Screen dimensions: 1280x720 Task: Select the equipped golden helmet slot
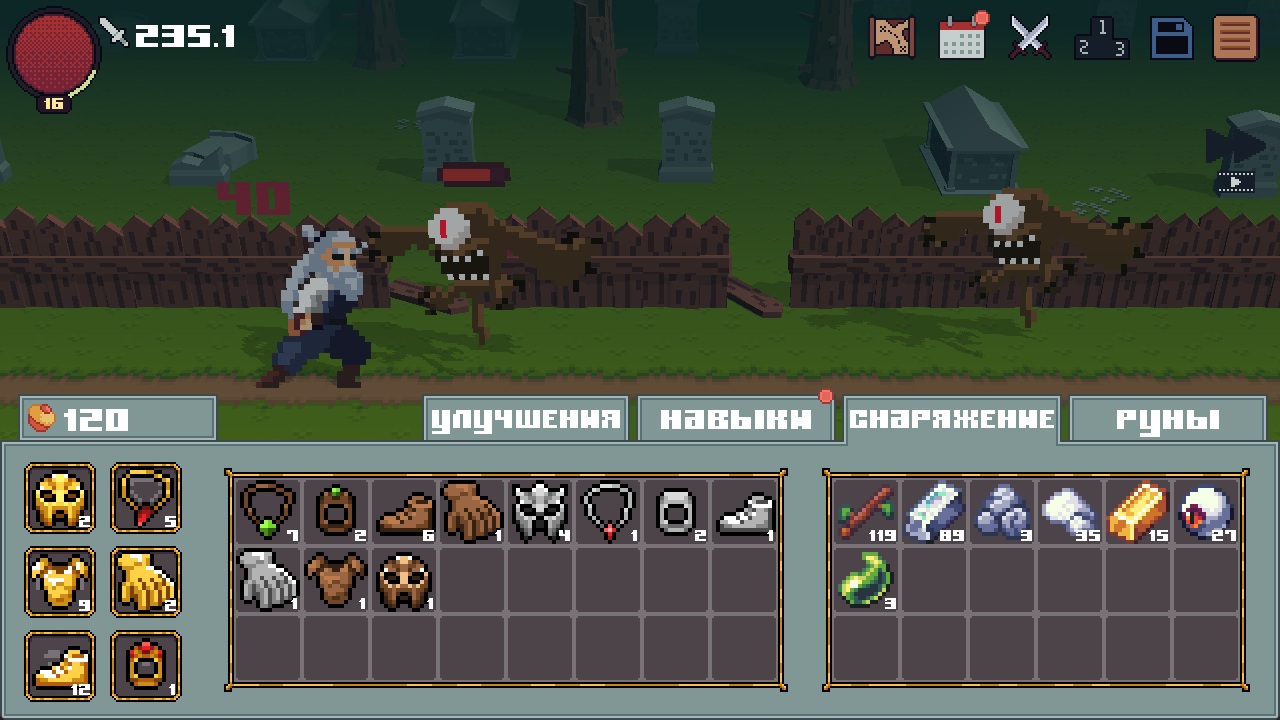point(61,498)
